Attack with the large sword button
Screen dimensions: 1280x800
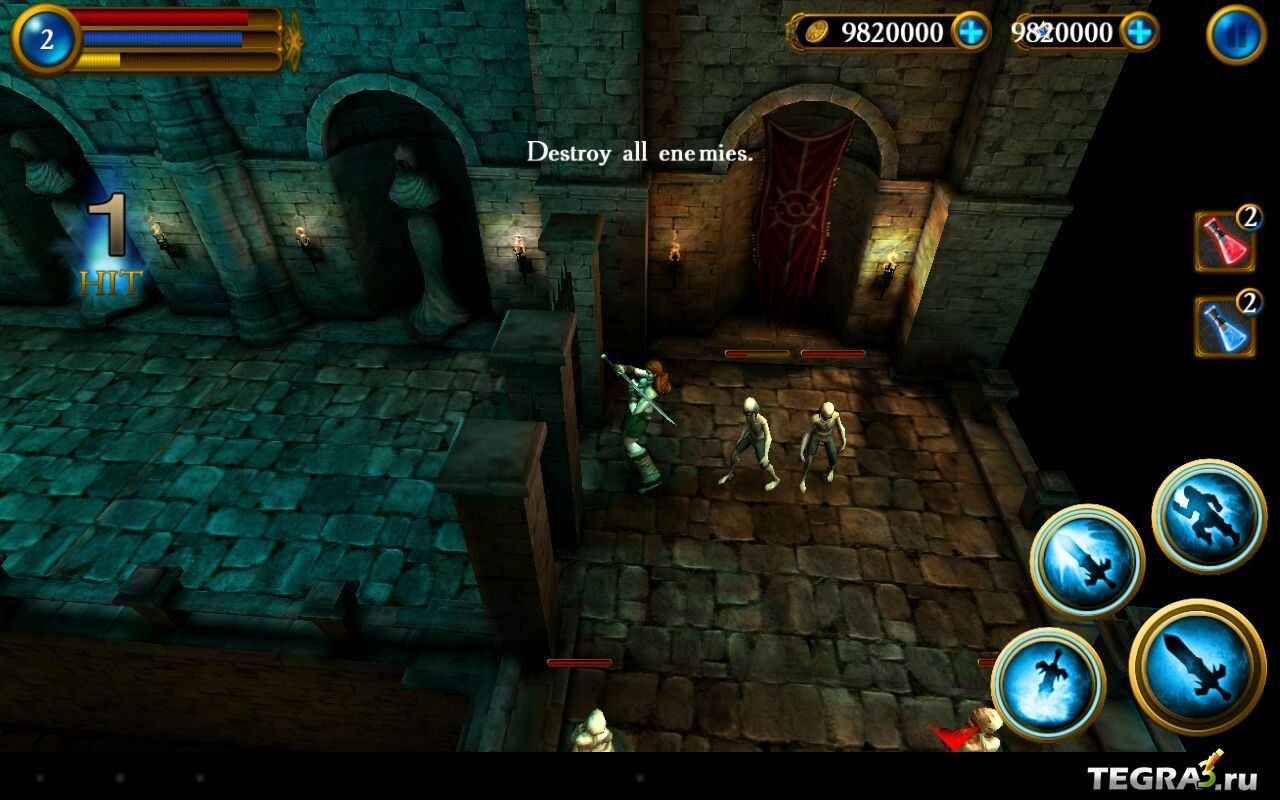click(x=1197, y=665)
